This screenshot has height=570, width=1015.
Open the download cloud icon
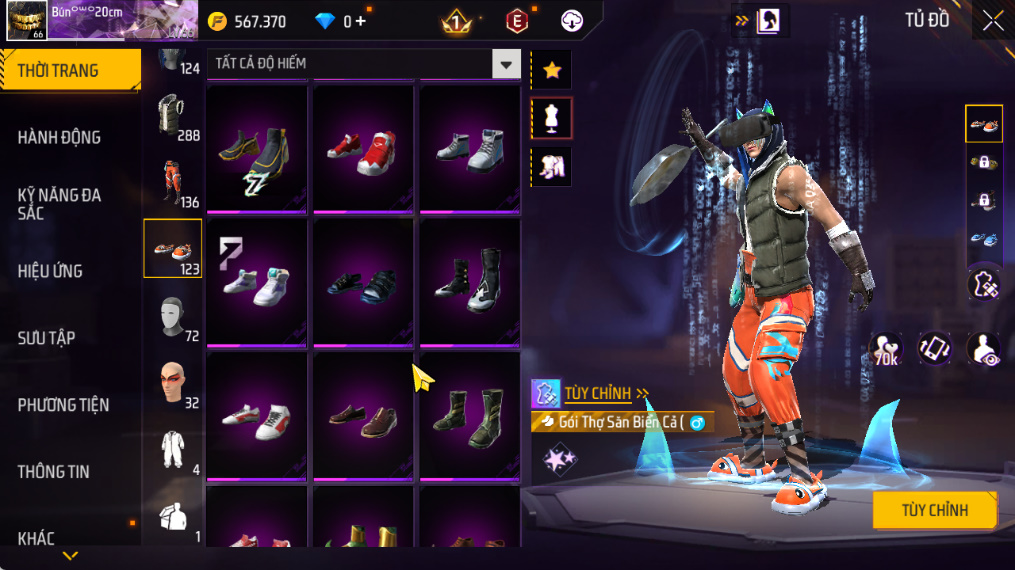pyautogui.click(x=572, y=21)
